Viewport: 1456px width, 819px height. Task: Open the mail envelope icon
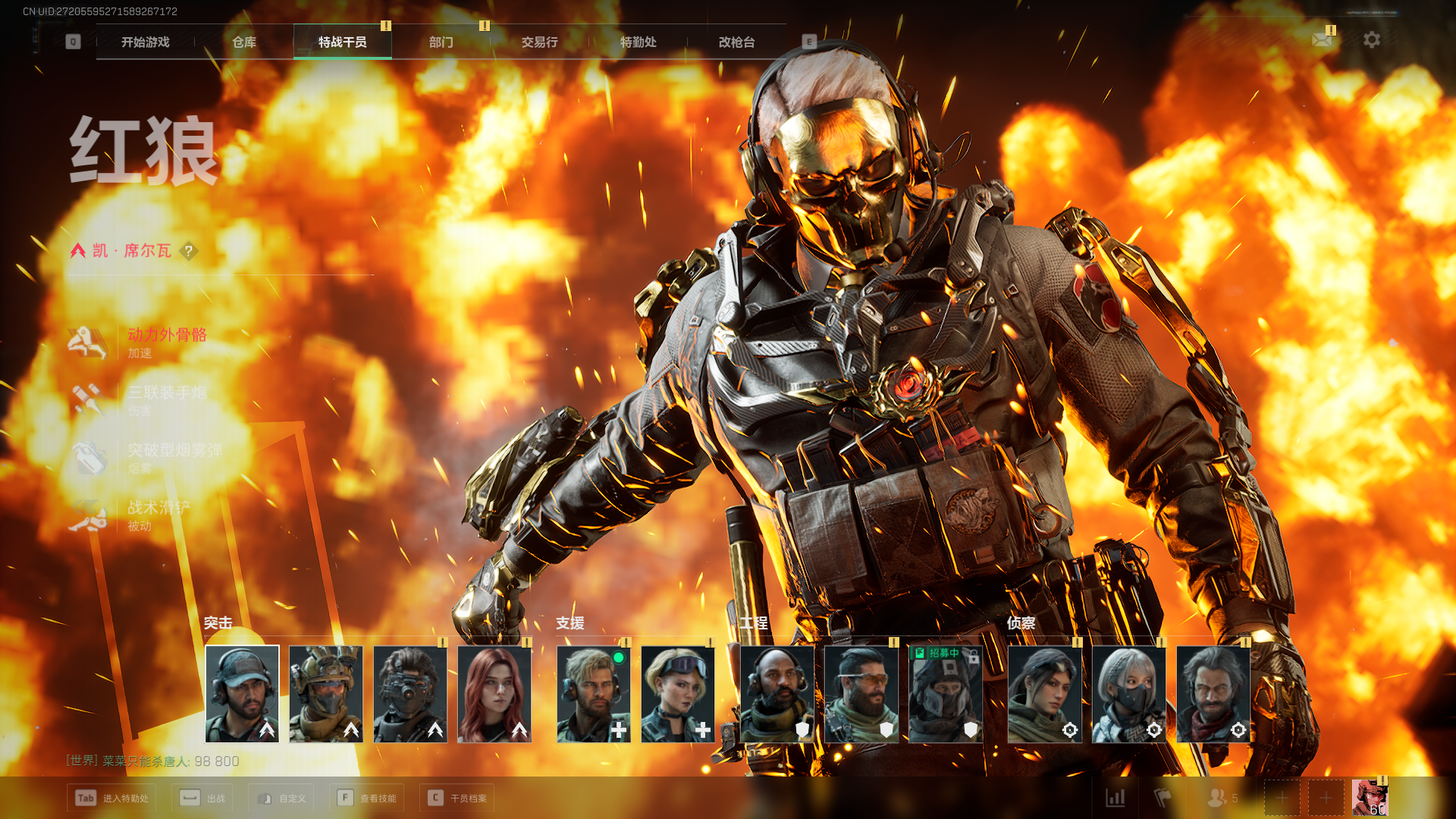(1322, 39)
